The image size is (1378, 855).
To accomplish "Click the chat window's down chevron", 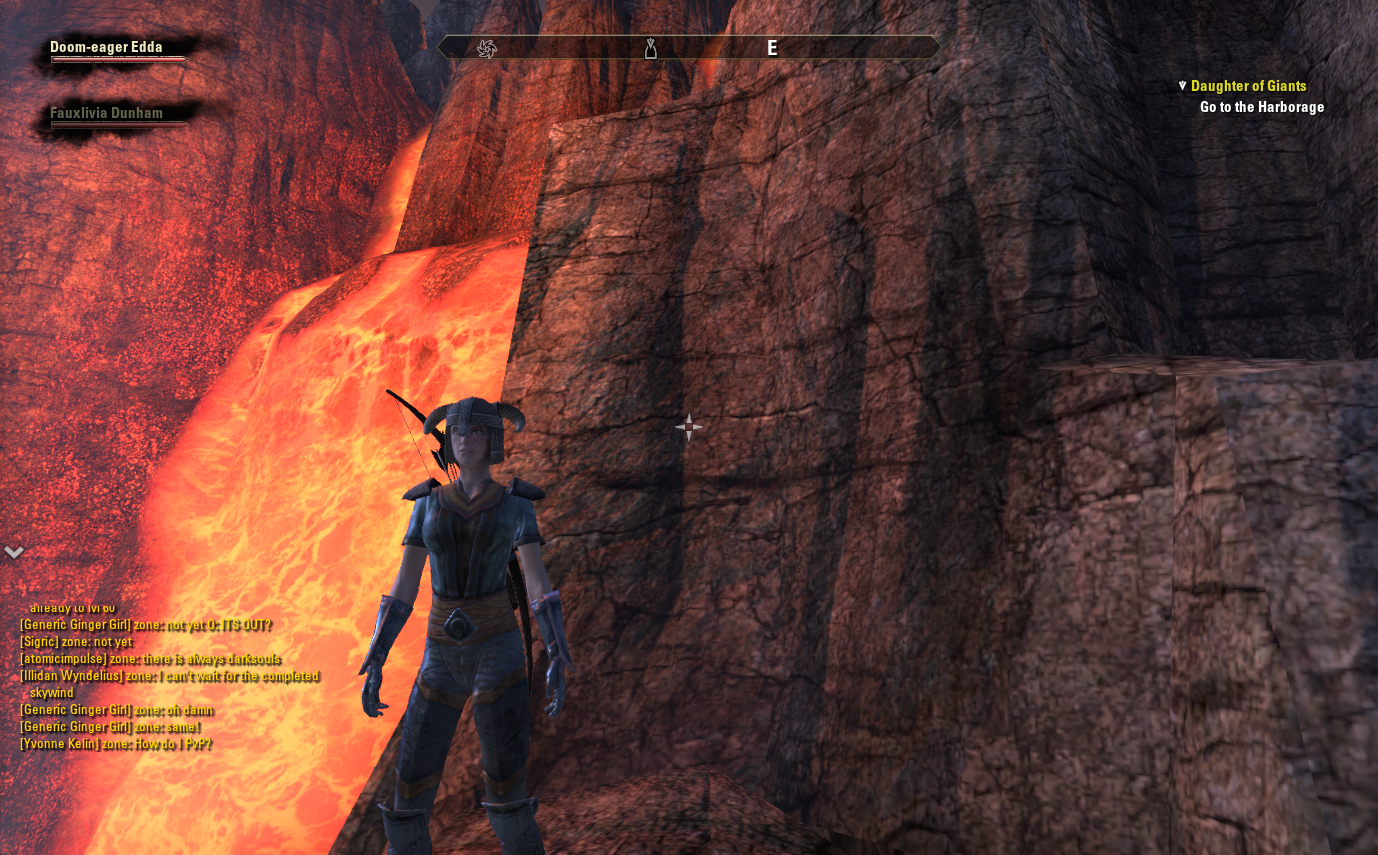I will [x=13, y=552].
